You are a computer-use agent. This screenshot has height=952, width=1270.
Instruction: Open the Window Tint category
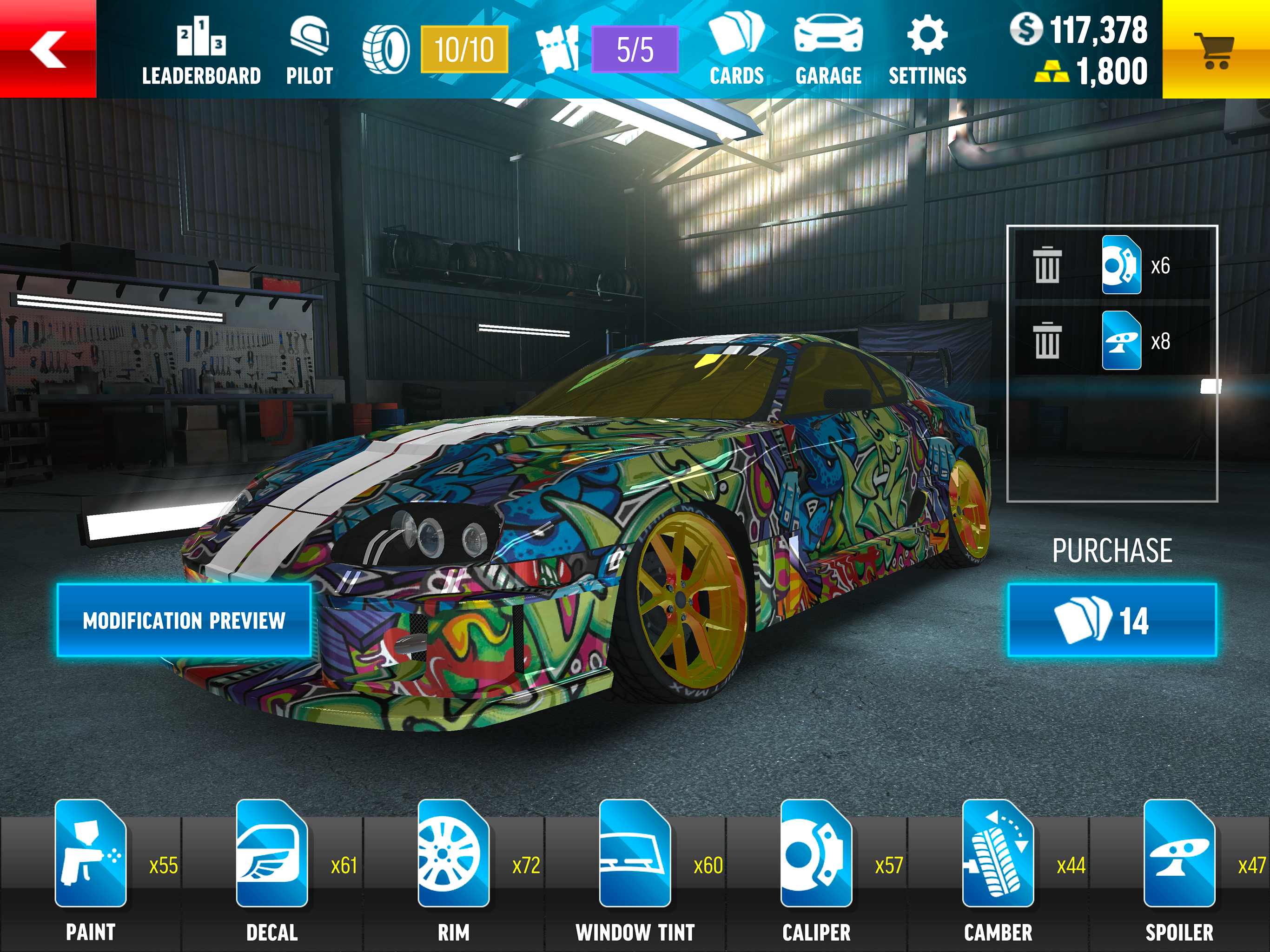[635, 867]
